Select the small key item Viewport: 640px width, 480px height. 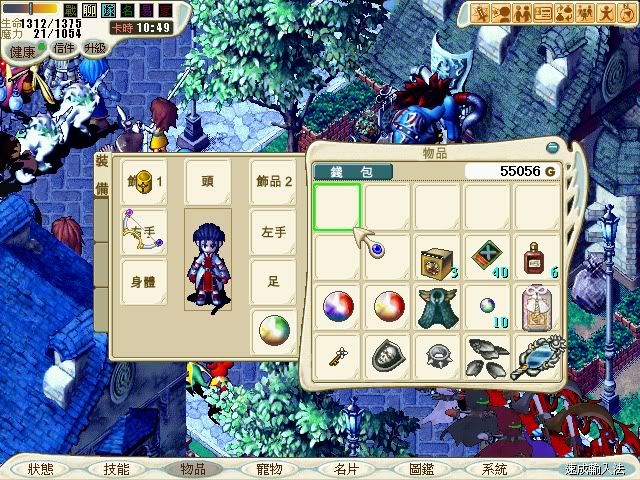(337, 354)
